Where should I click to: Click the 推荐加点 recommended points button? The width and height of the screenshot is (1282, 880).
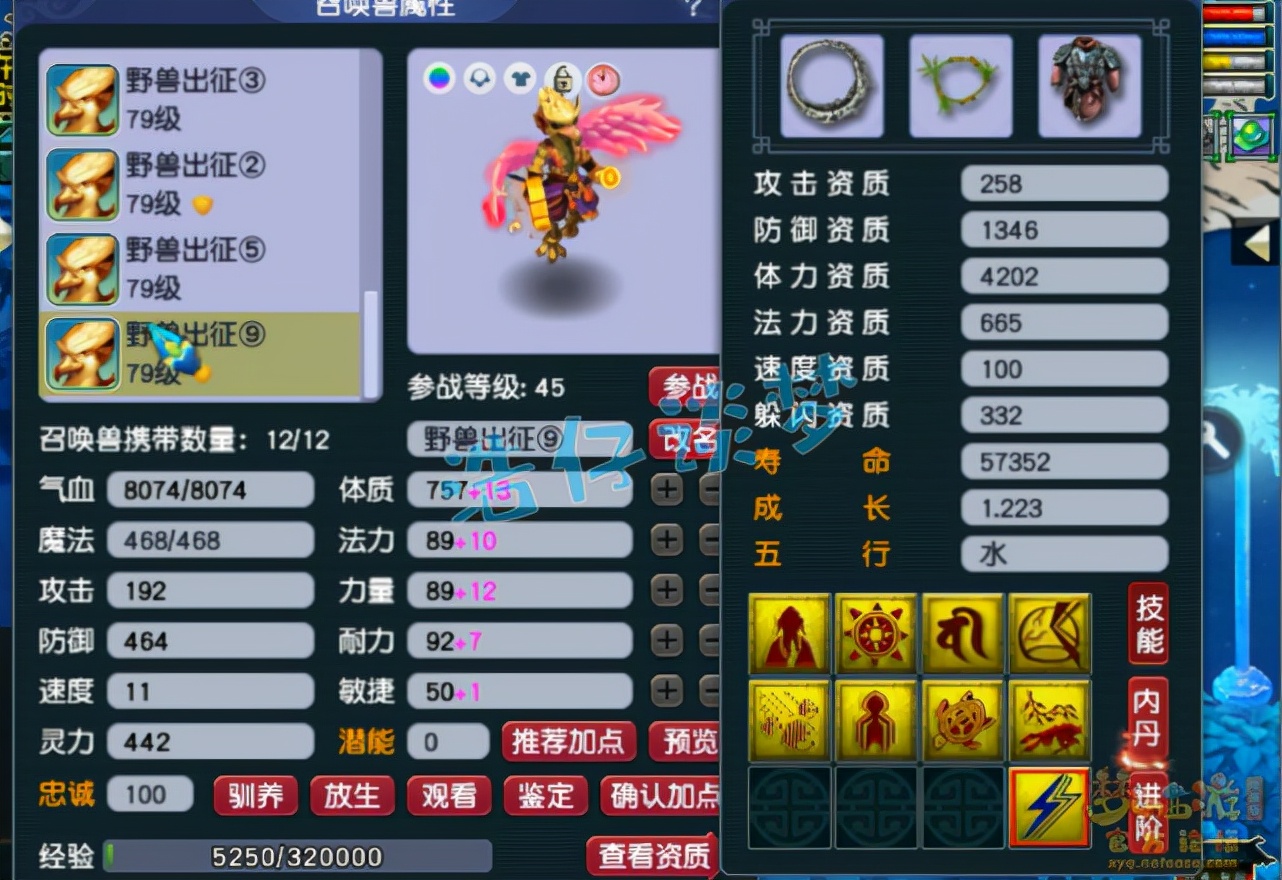point(568,742)
